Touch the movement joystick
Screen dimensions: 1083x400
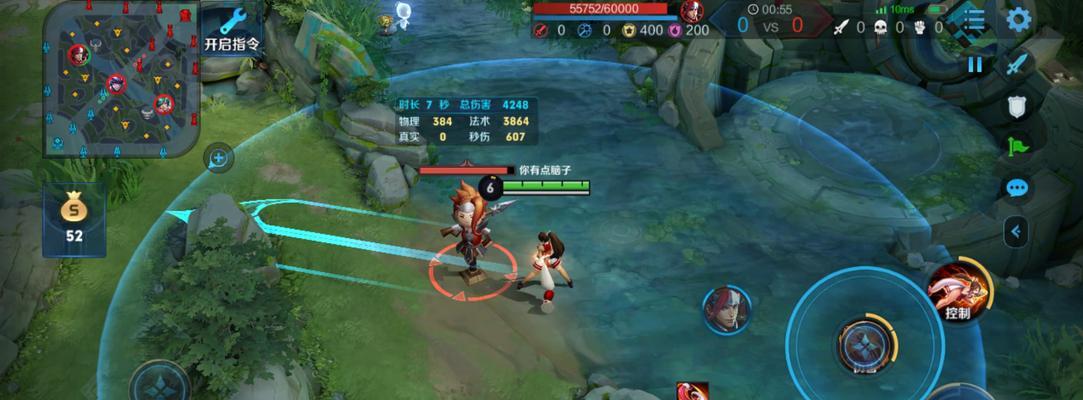(x=160, y=382)
